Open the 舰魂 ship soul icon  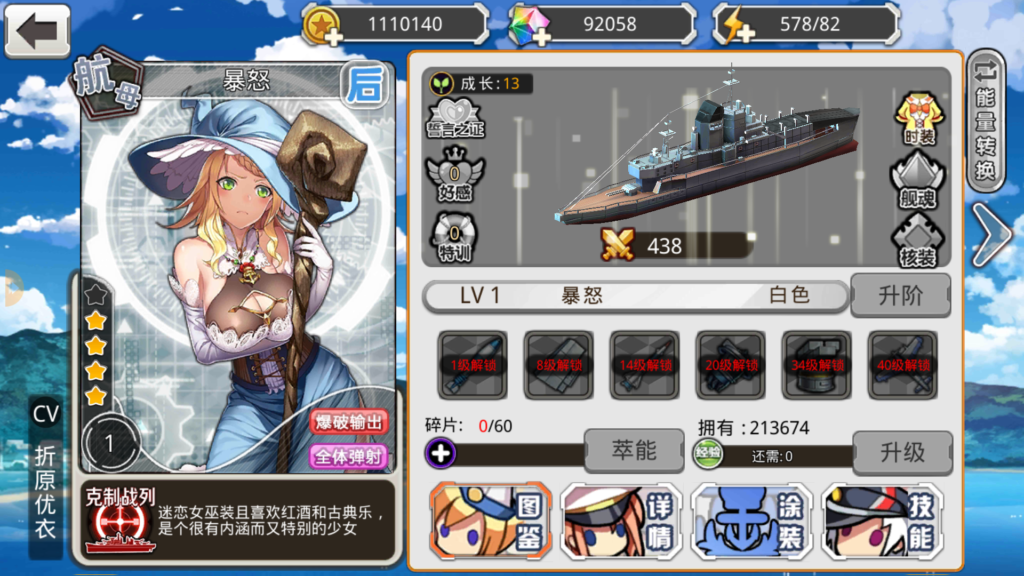[918, 181]
